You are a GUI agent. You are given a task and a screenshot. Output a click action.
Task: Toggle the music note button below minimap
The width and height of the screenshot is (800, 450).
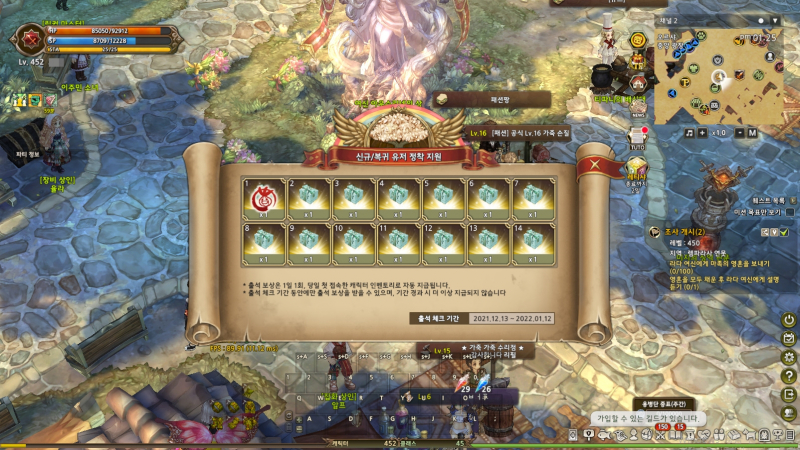[x=690, y=132]
